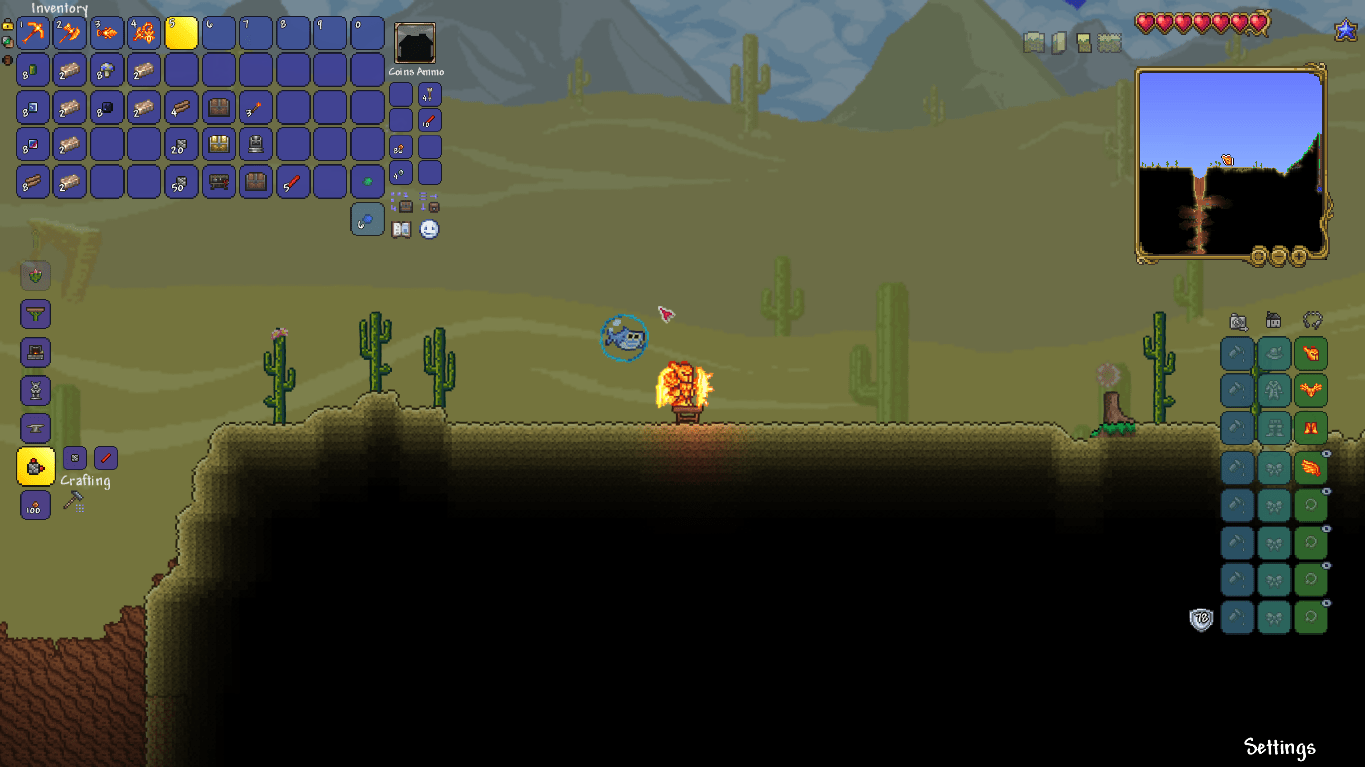Pick the fiery fish weapon in hotbar slot 3
Image resolution: width=1365 pixels, height=767 pixels.
(107, 34)
